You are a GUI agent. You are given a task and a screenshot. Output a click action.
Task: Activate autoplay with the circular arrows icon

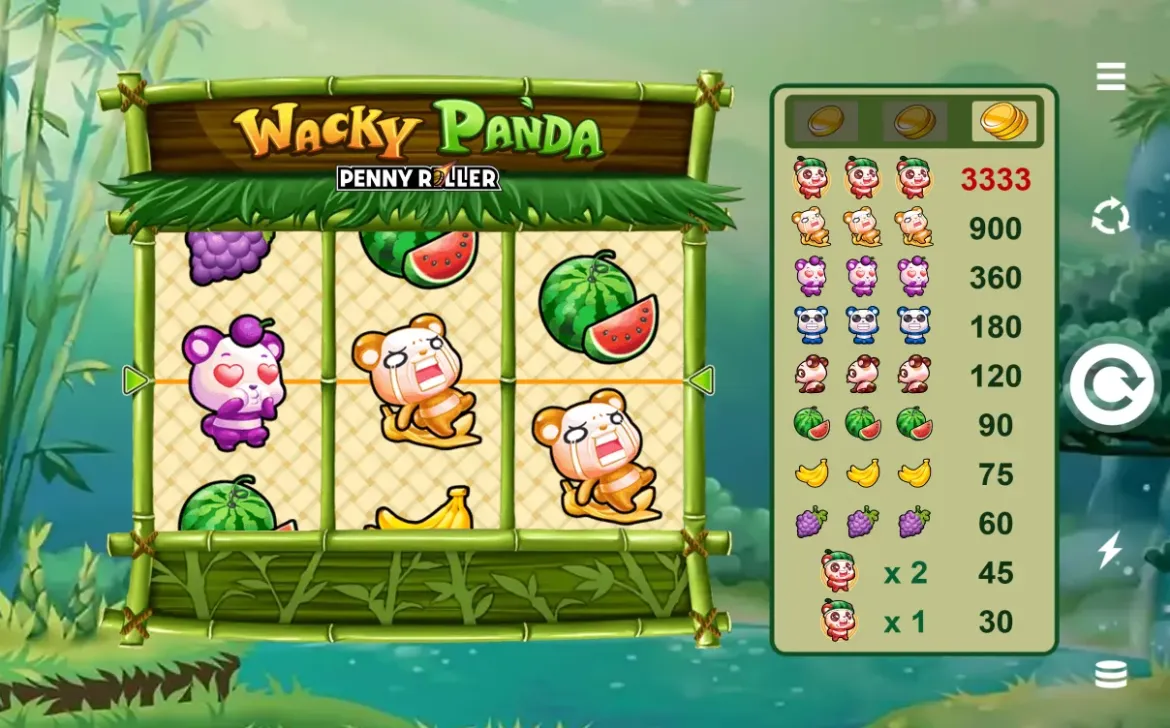pos(1111,216)
